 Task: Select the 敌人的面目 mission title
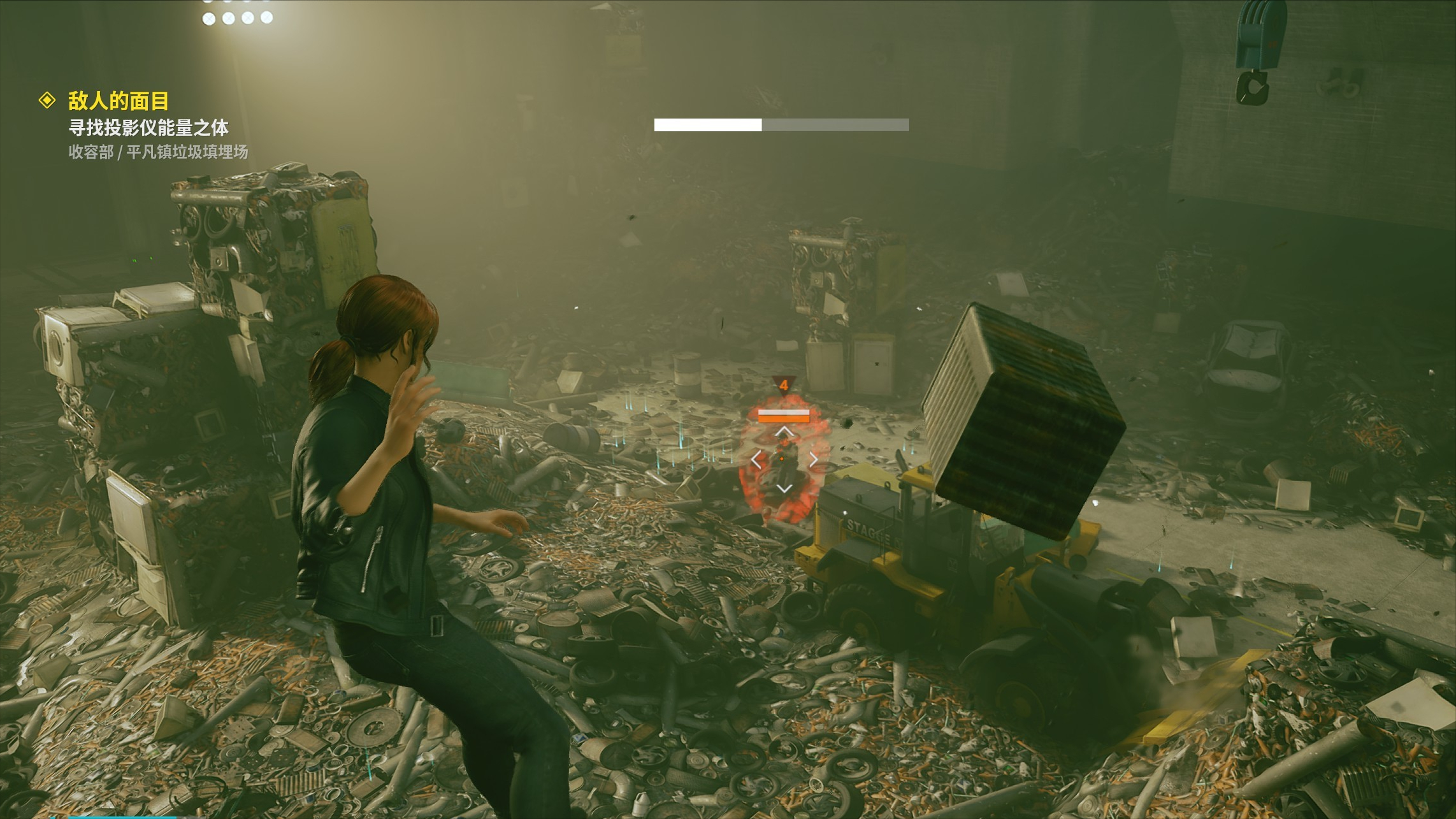119,101
